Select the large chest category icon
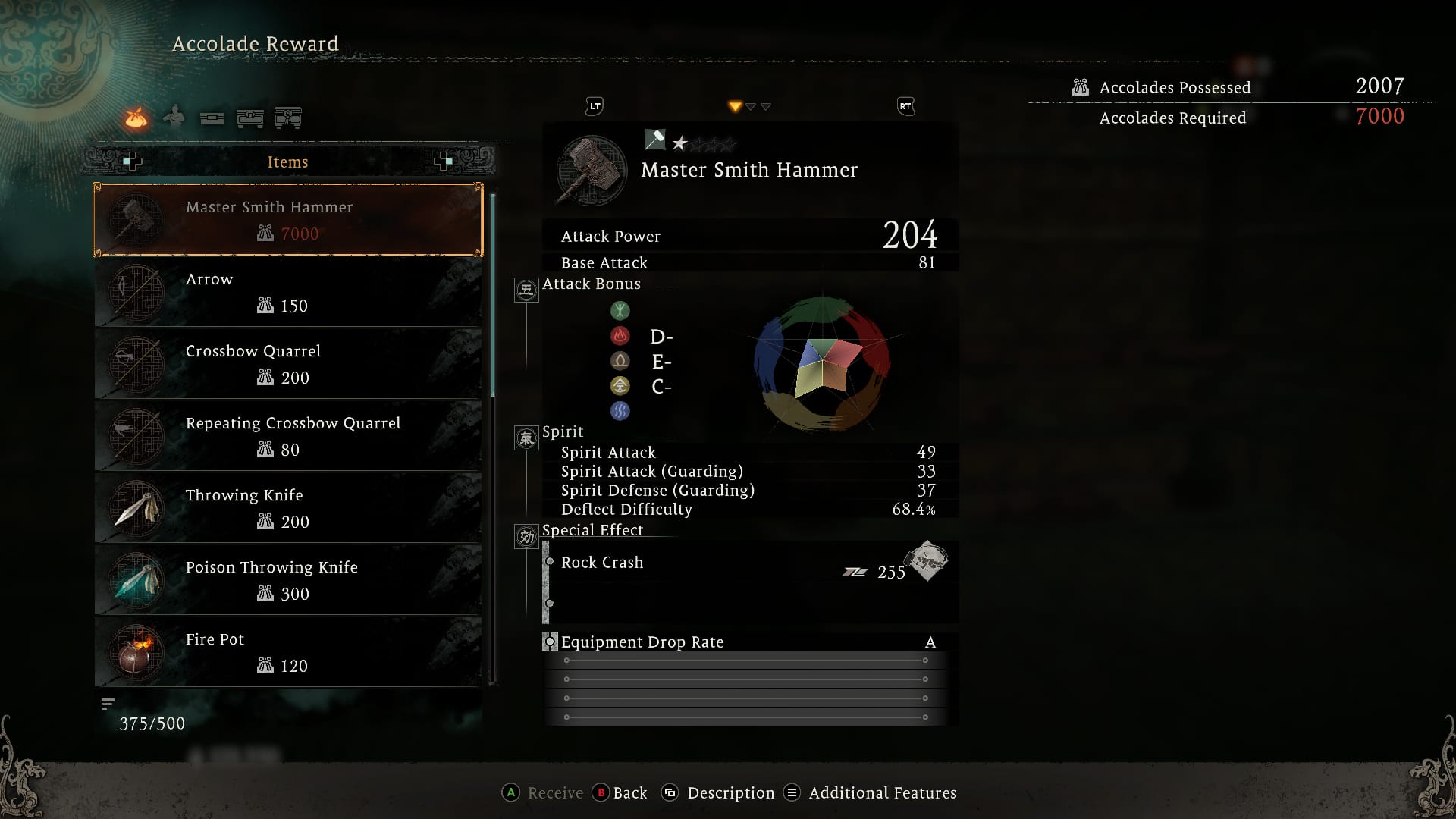 [x=250, y=118]
